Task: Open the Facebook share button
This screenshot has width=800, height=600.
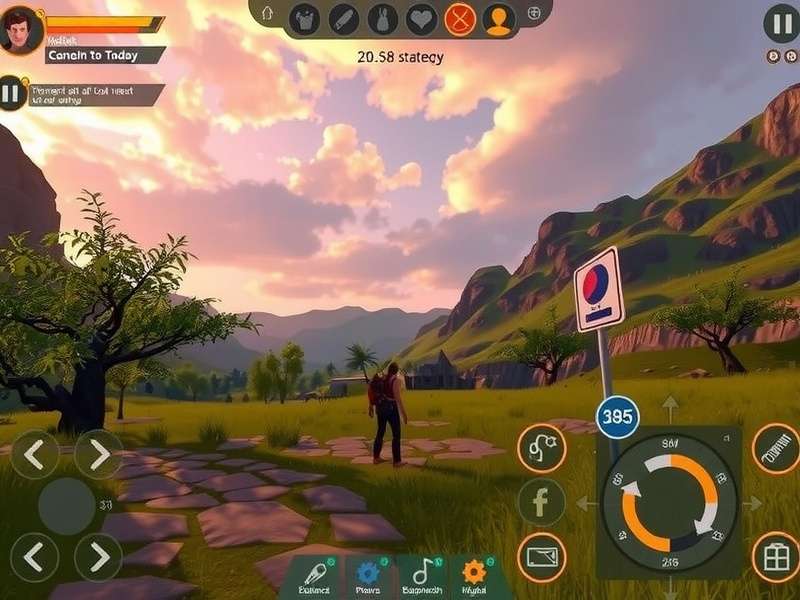Action: [541, 502]
